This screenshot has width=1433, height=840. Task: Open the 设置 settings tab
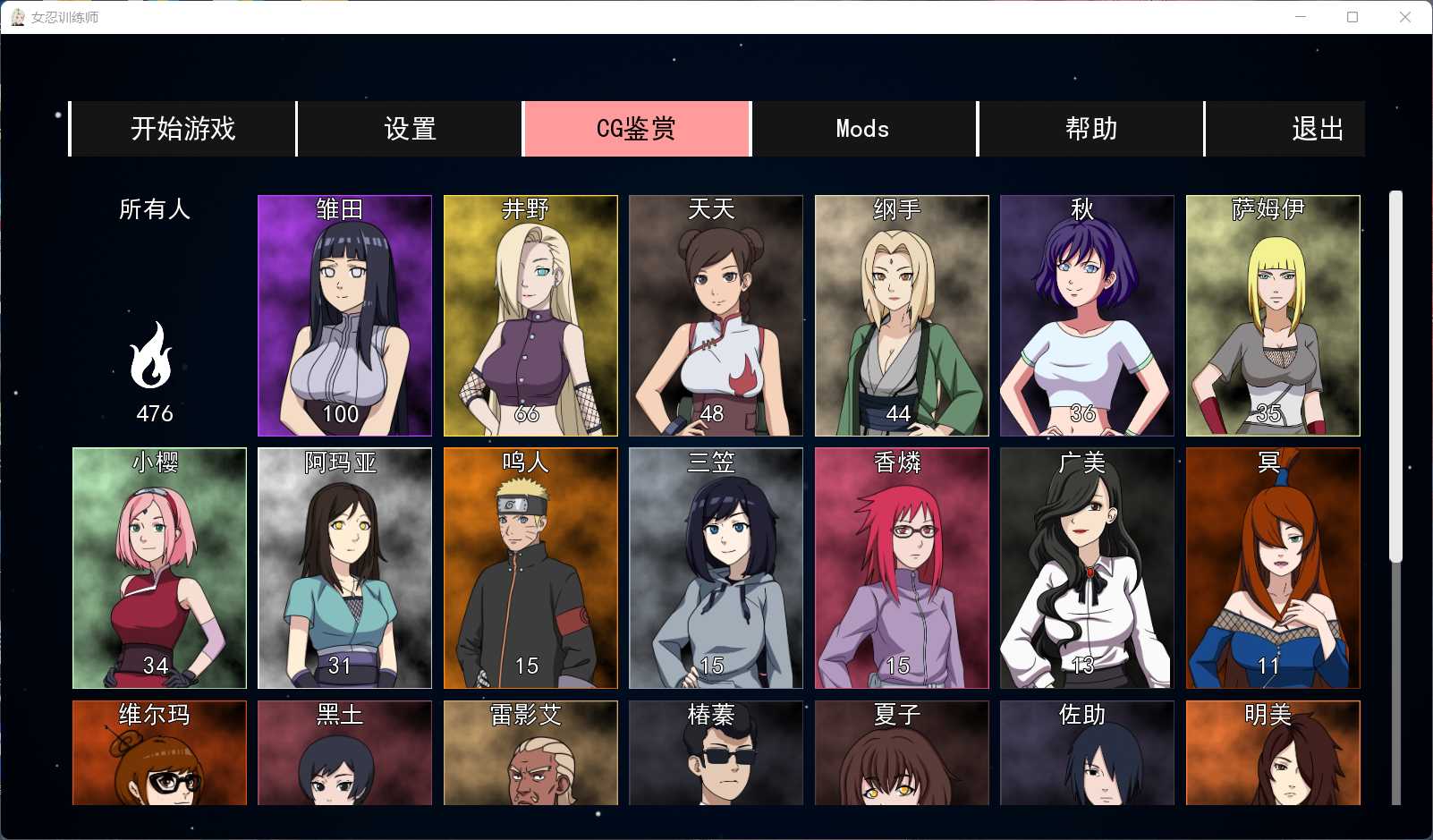(x=410, y=129)
